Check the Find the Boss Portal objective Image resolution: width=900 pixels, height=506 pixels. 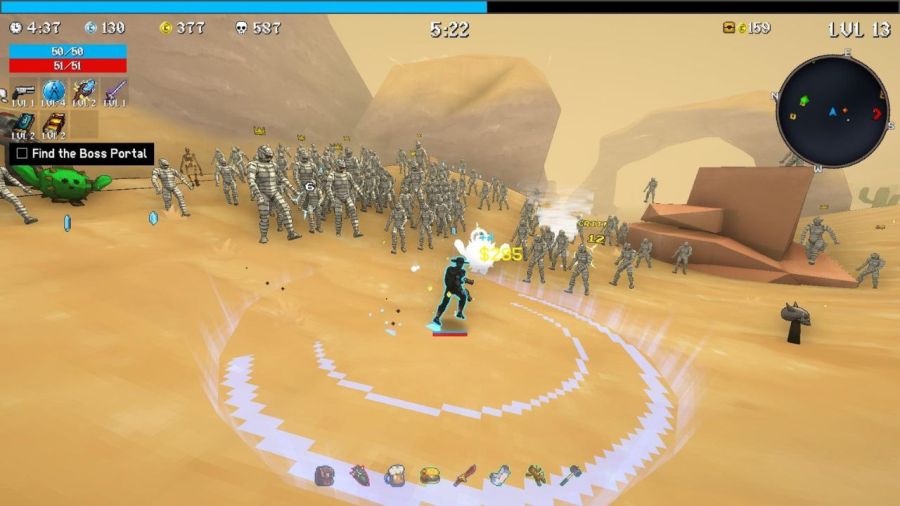pyautogui.click(x=22, y=154)
